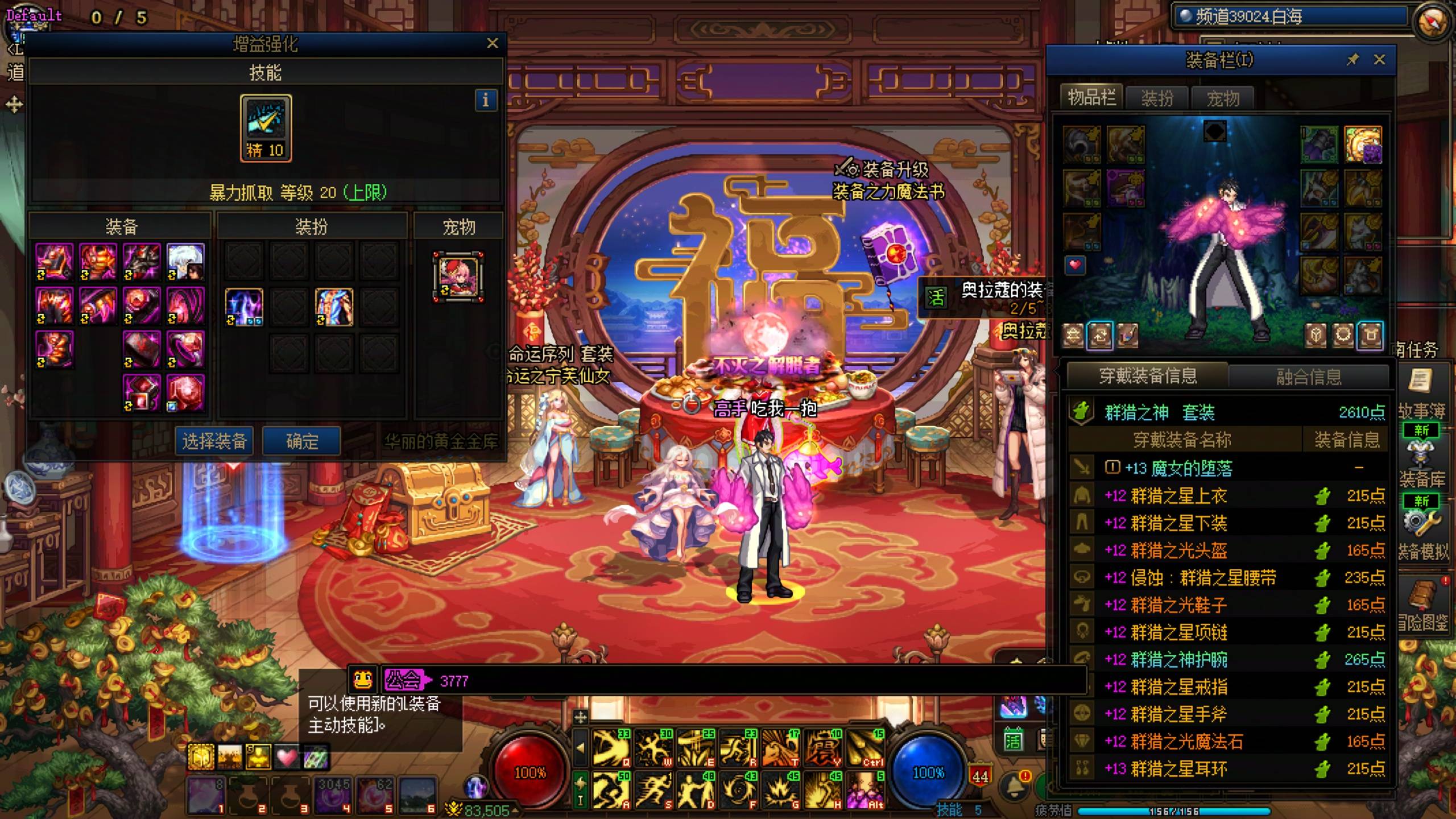Image resolution: width=1456 pixels, height=819 pixels.
Task: Confirm with the 确定 button
Action: coord(301,441)
